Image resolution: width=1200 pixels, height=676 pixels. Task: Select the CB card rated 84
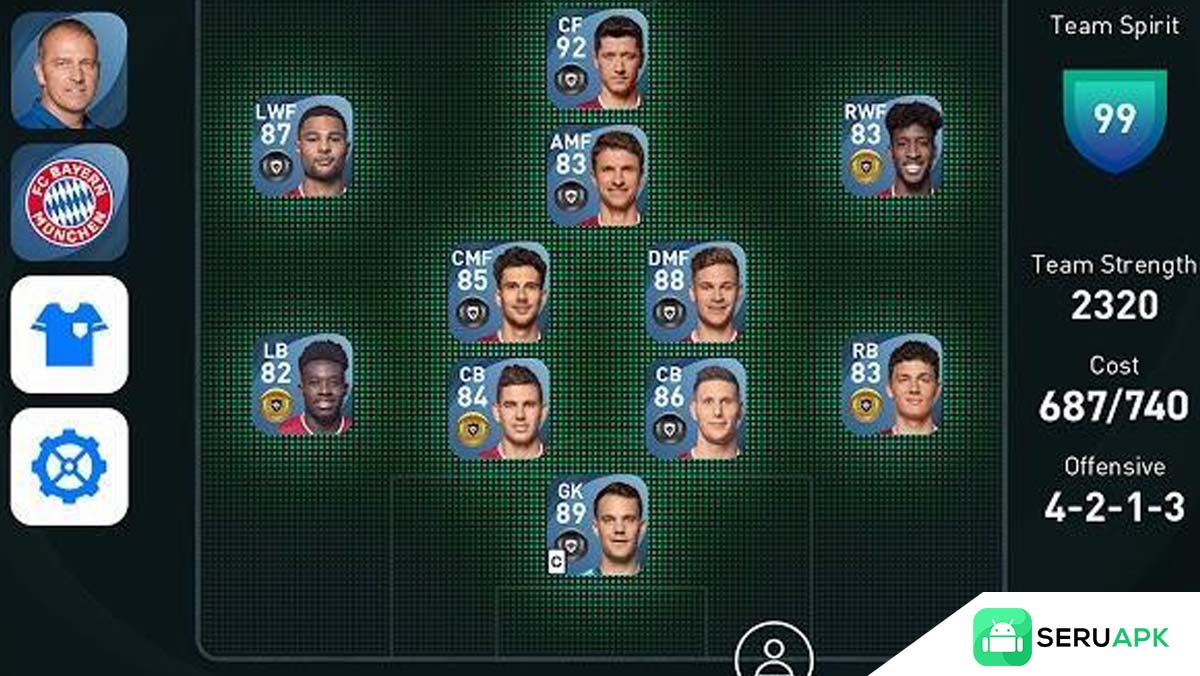tap(499, 408)
